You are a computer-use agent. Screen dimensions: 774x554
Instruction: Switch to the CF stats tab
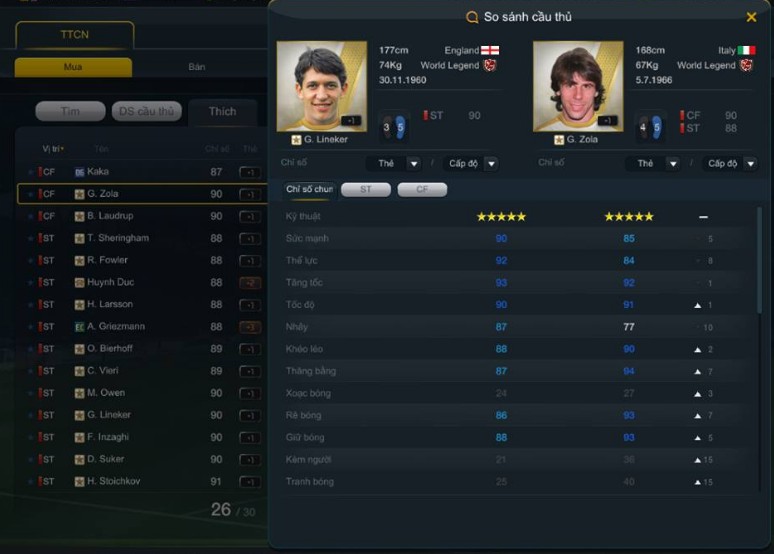coord(421,189)
